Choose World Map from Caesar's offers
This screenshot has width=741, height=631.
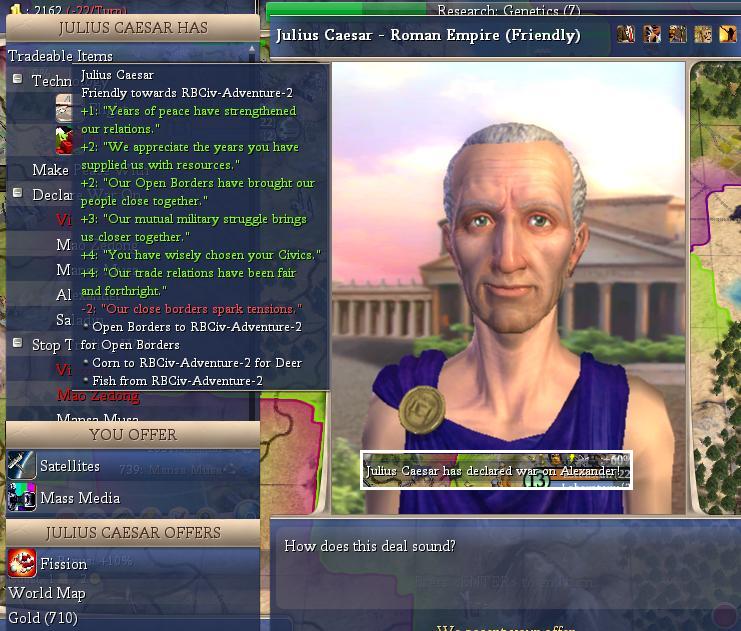(47, 593)
